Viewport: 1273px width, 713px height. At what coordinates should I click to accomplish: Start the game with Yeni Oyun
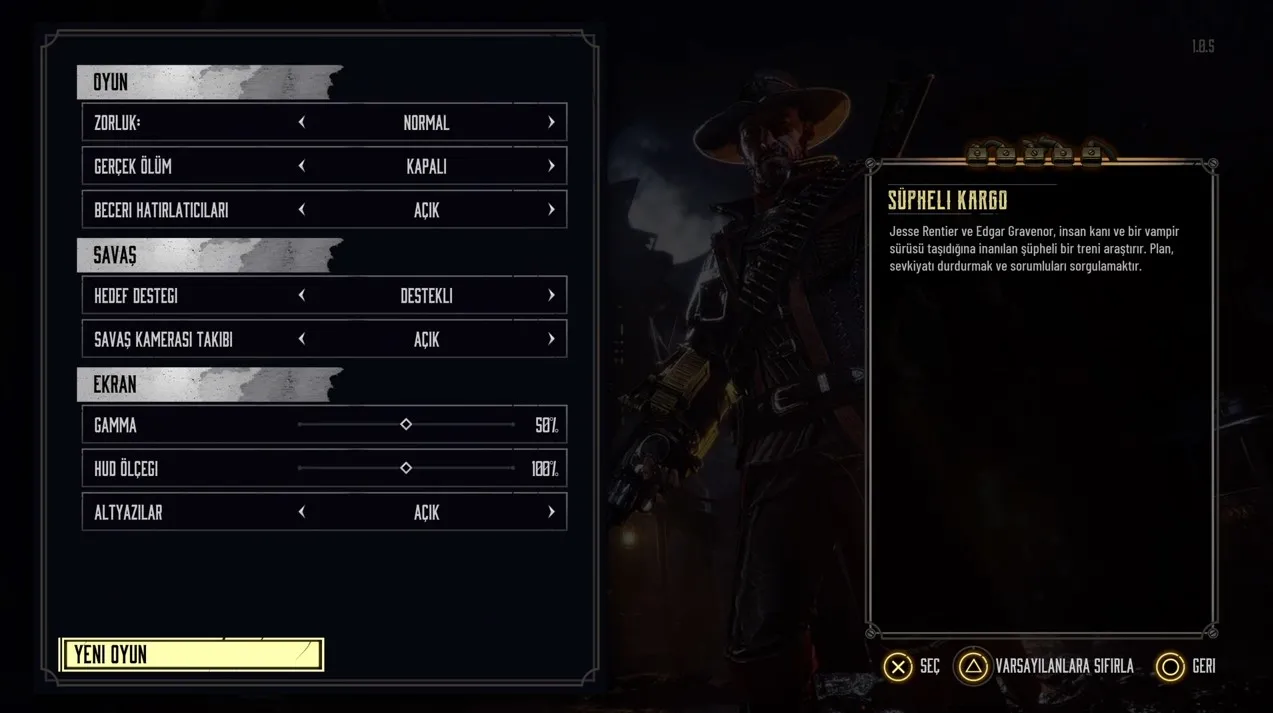point(192,655)
